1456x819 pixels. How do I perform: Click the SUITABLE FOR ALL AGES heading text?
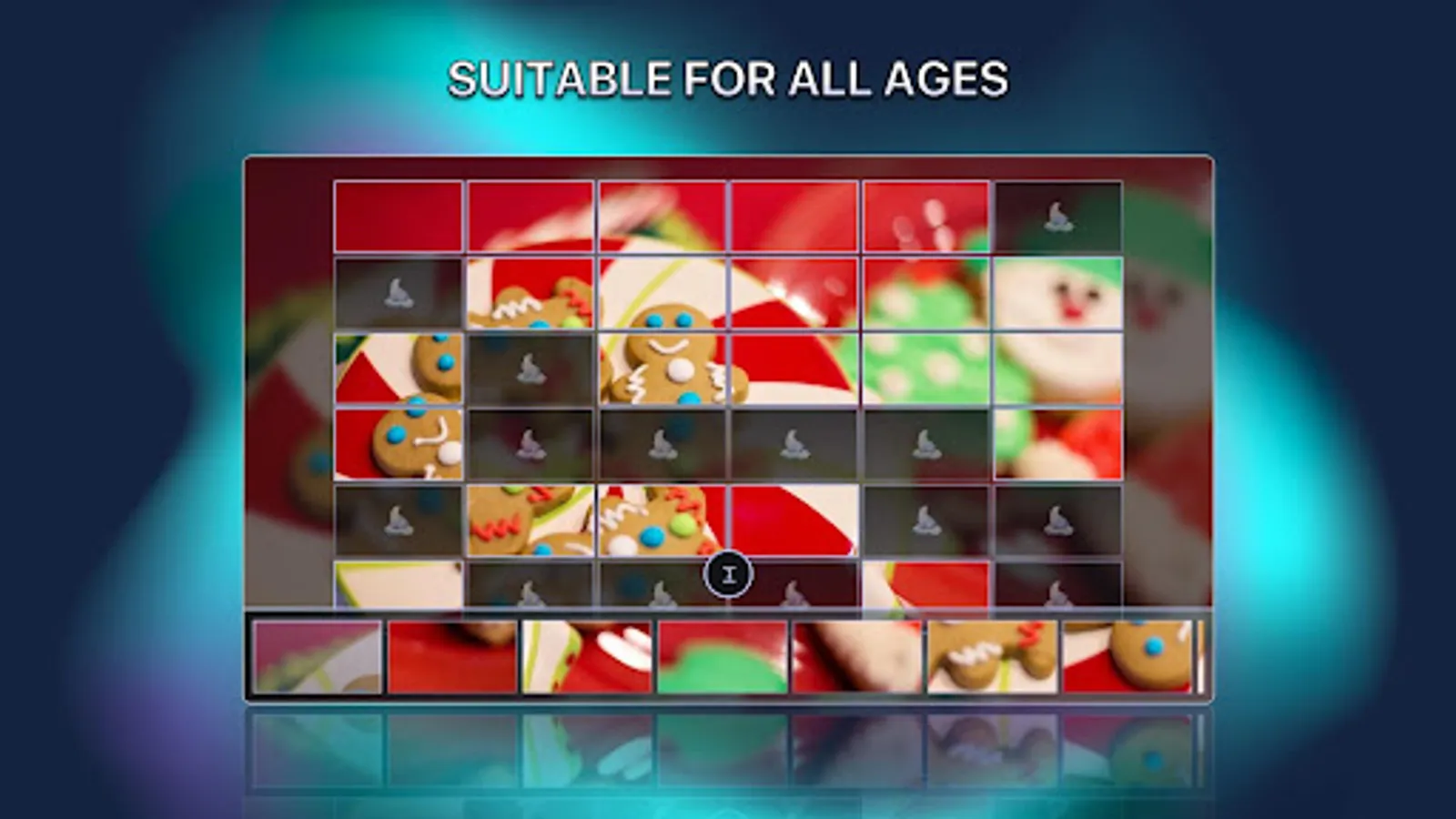[728, 78]
